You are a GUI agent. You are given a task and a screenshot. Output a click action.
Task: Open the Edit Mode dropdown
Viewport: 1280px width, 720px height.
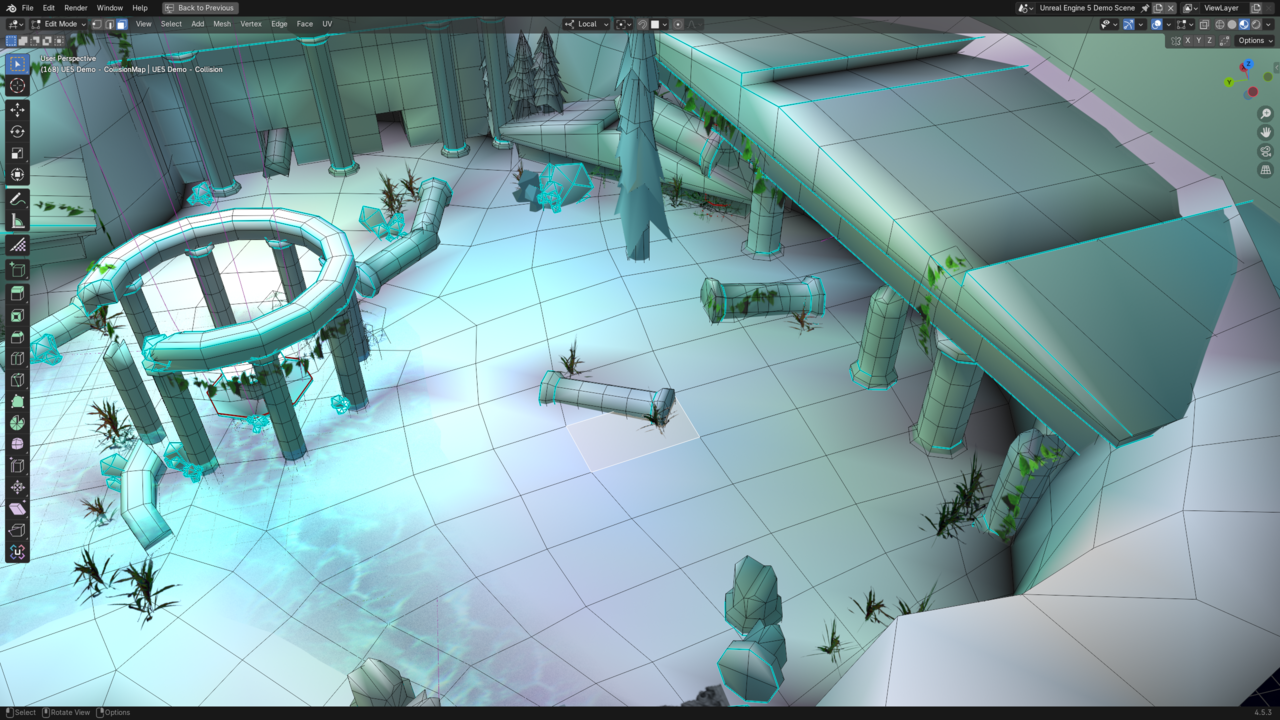click(56, 24)
